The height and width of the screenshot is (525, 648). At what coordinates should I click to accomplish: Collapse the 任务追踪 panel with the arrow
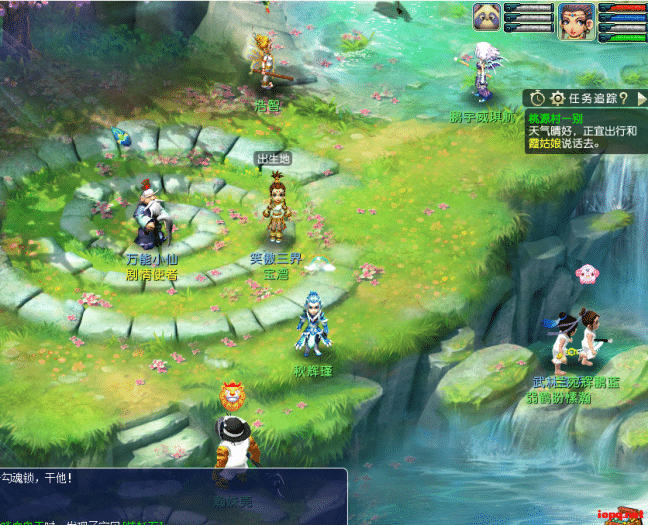(639, 98)
